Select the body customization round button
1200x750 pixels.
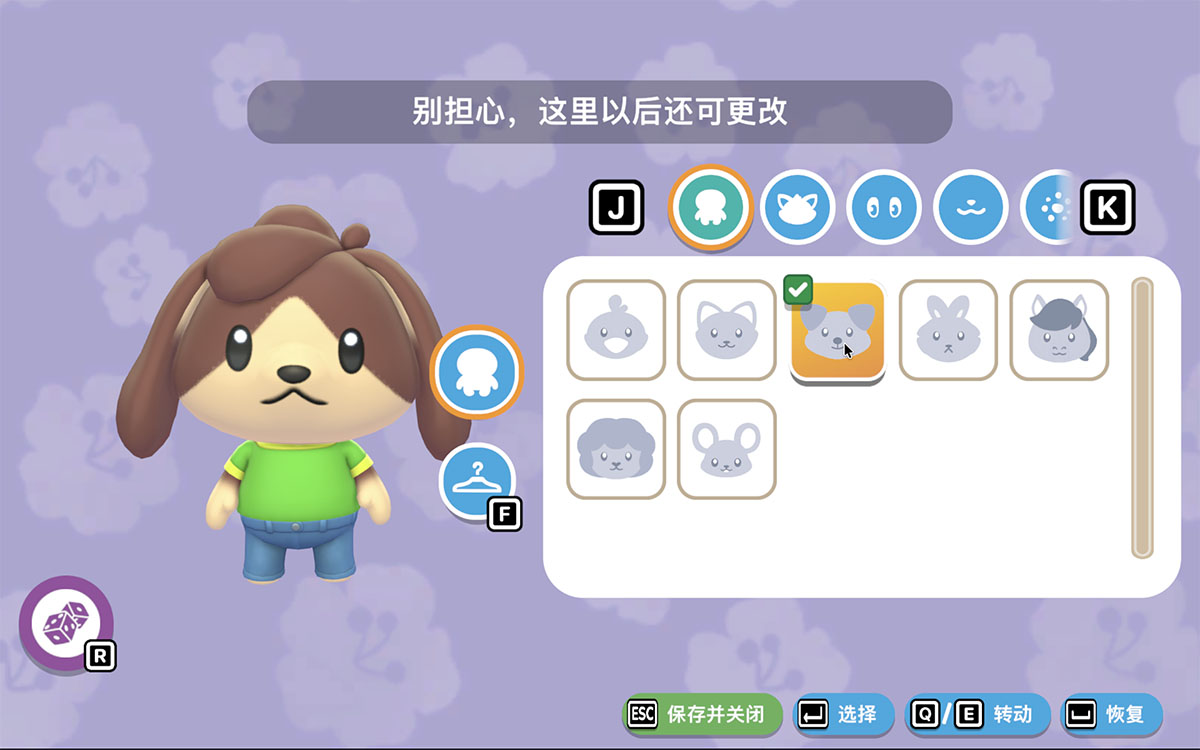(x=477, y=372)
